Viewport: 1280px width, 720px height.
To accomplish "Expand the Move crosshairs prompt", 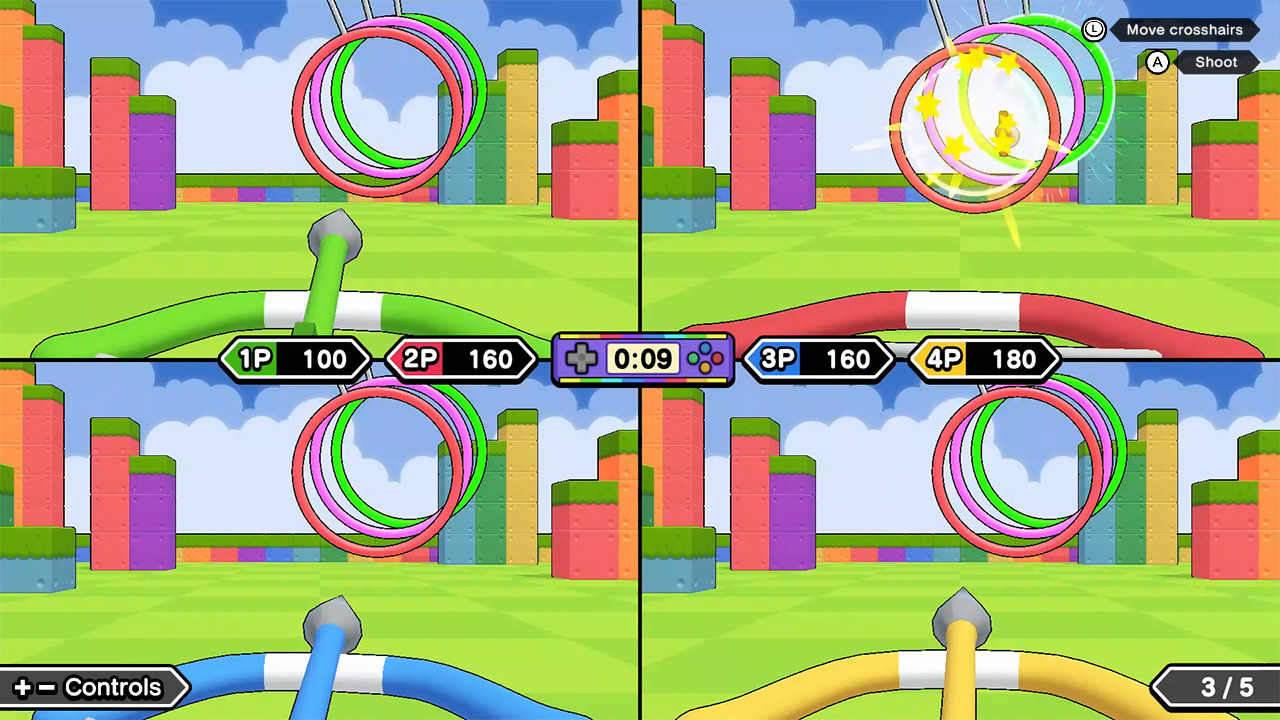I will [x=1185, y=30].
